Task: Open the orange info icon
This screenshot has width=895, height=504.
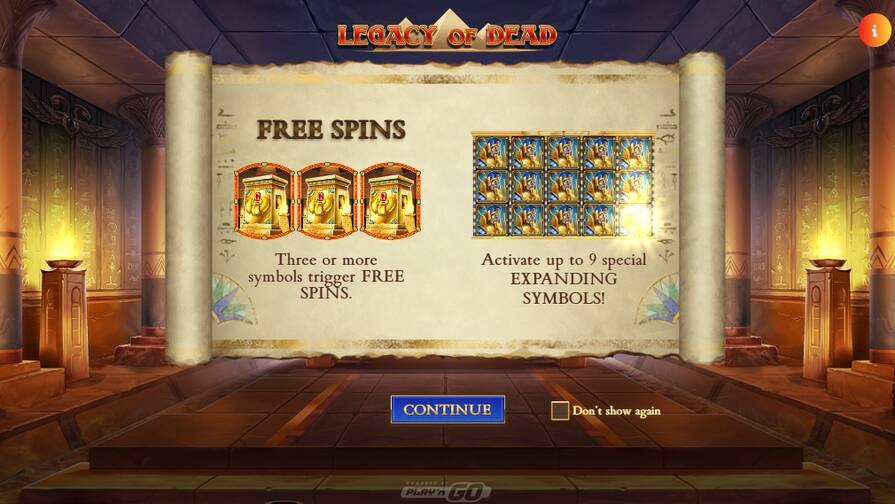Action: pos(874,30)
